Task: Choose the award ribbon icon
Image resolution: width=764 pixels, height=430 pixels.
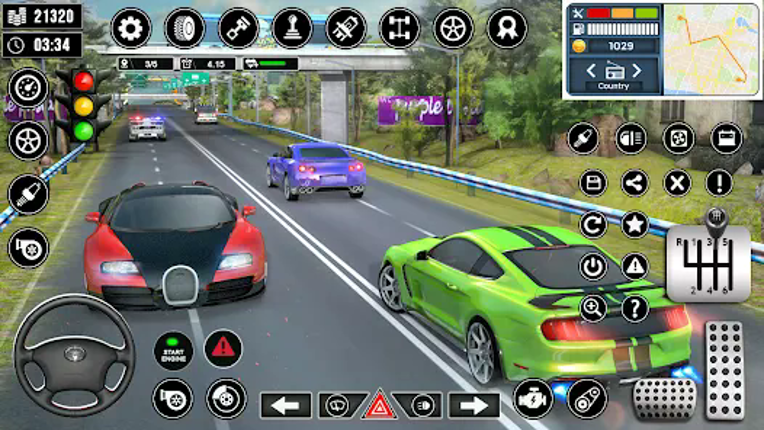Action: coord(507,28)
